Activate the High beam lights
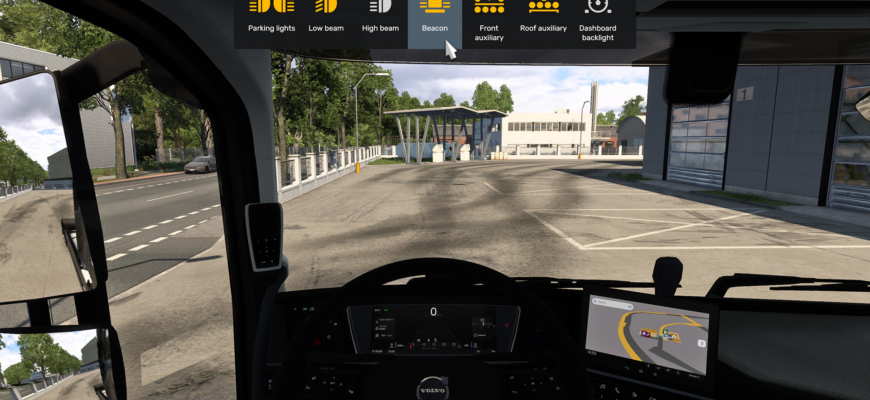Viewport: 870px width, 400px height. click(380, 17)
